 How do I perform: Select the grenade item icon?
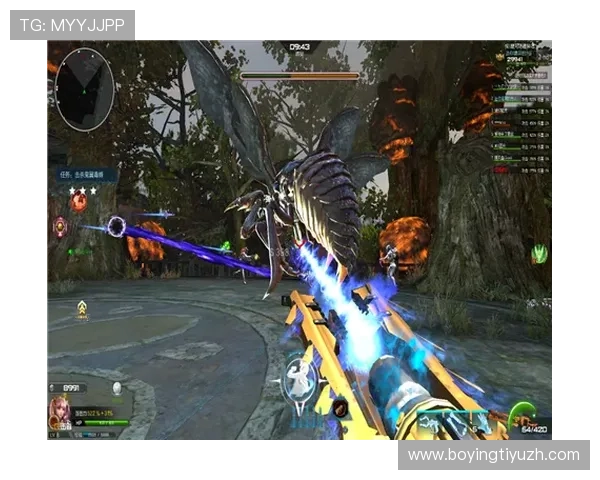pyautogui.click(x=340, y=406)
